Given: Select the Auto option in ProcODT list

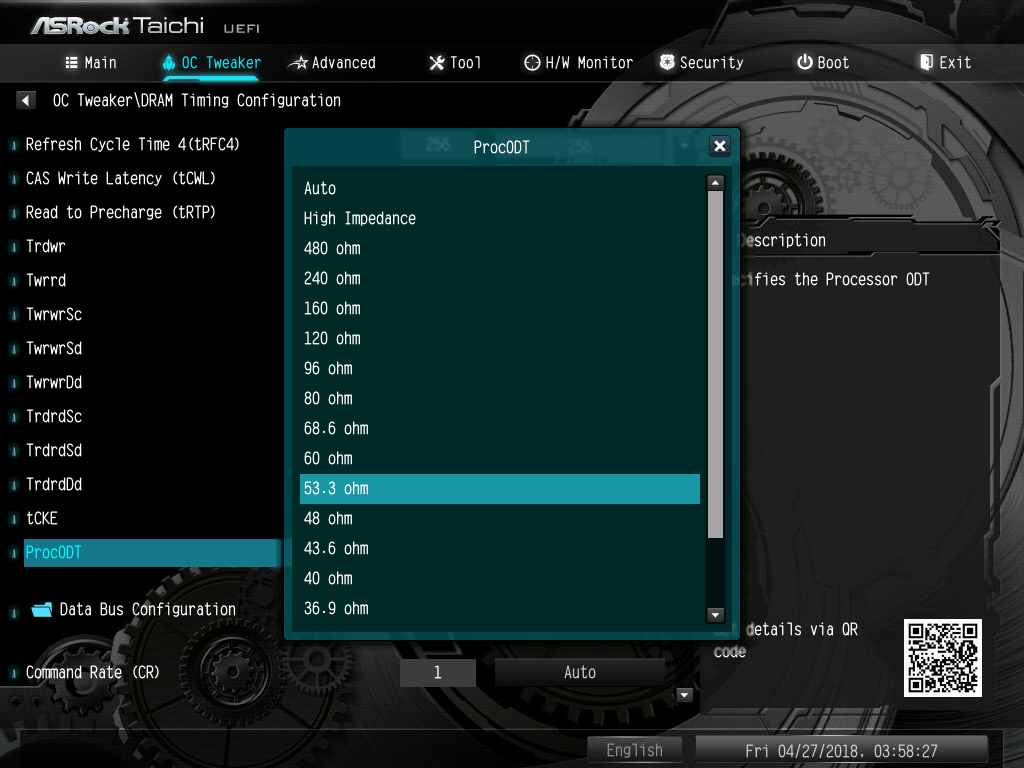Looking at the screenshot, I should pyautogui.click(x=320, y=189).
